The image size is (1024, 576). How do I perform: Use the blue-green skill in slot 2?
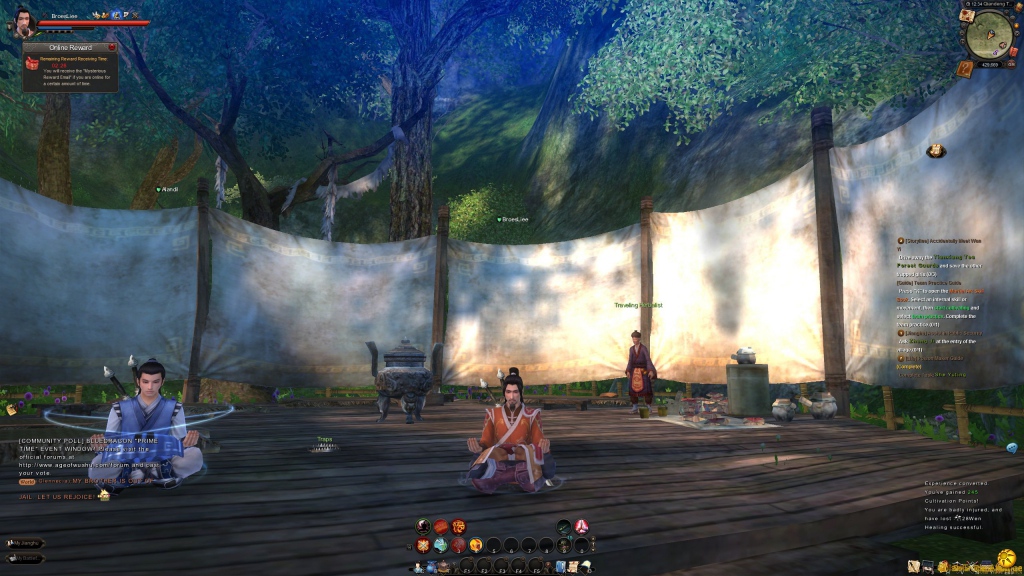pos(441,545)
